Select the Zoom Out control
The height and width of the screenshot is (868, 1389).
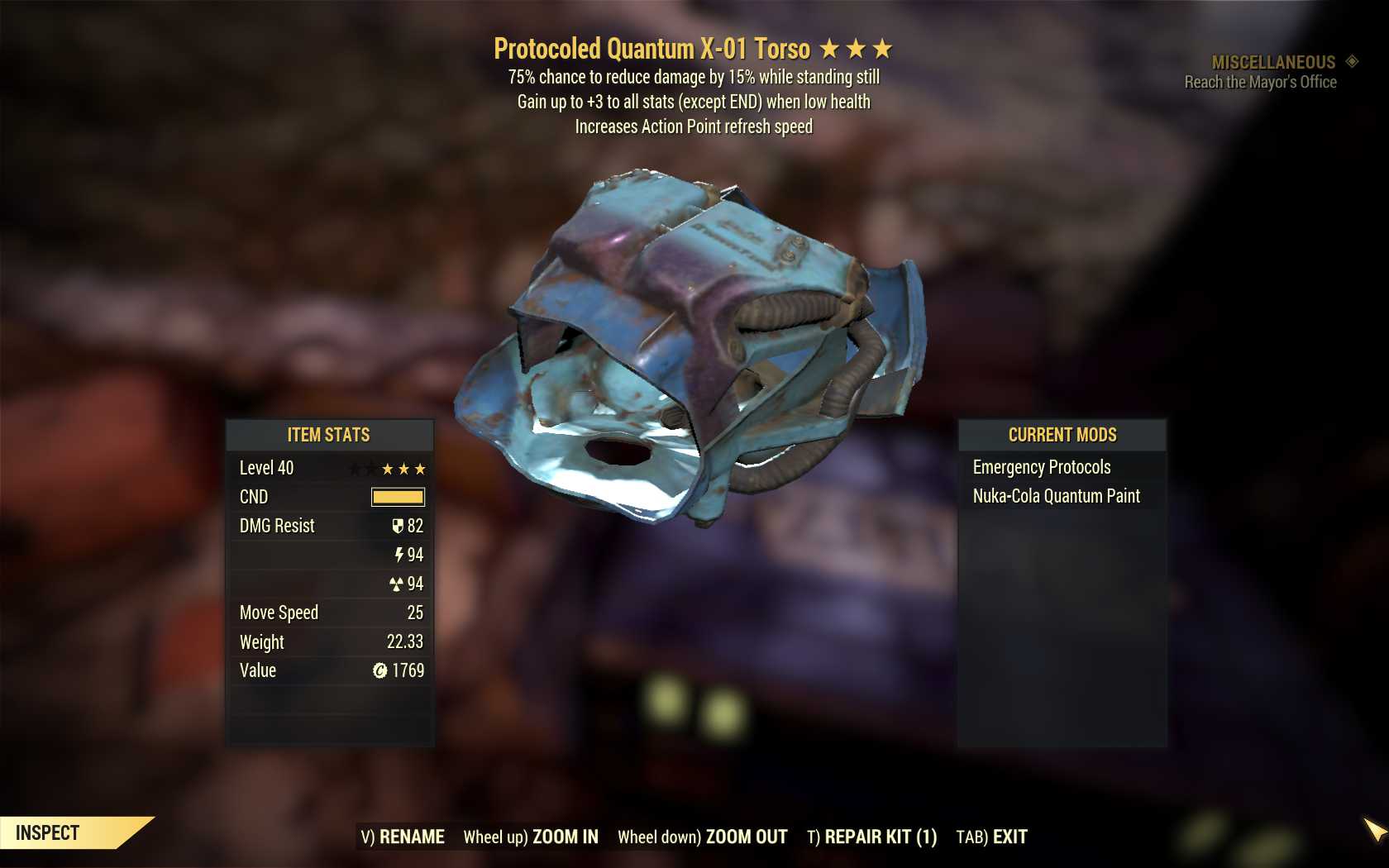point(703,837)
